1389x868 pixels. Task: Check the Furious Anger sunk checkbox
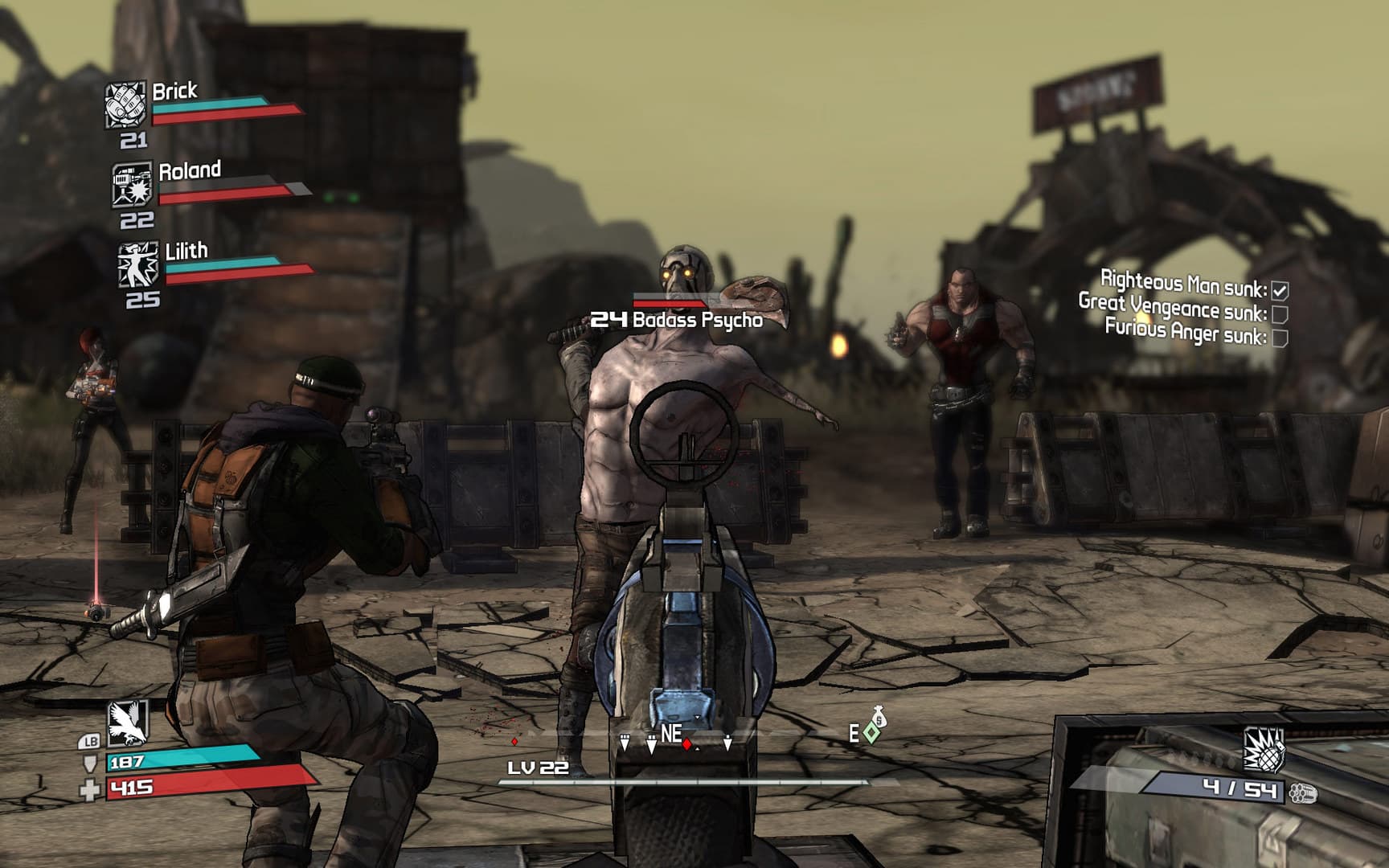[x=1280, y=338]
